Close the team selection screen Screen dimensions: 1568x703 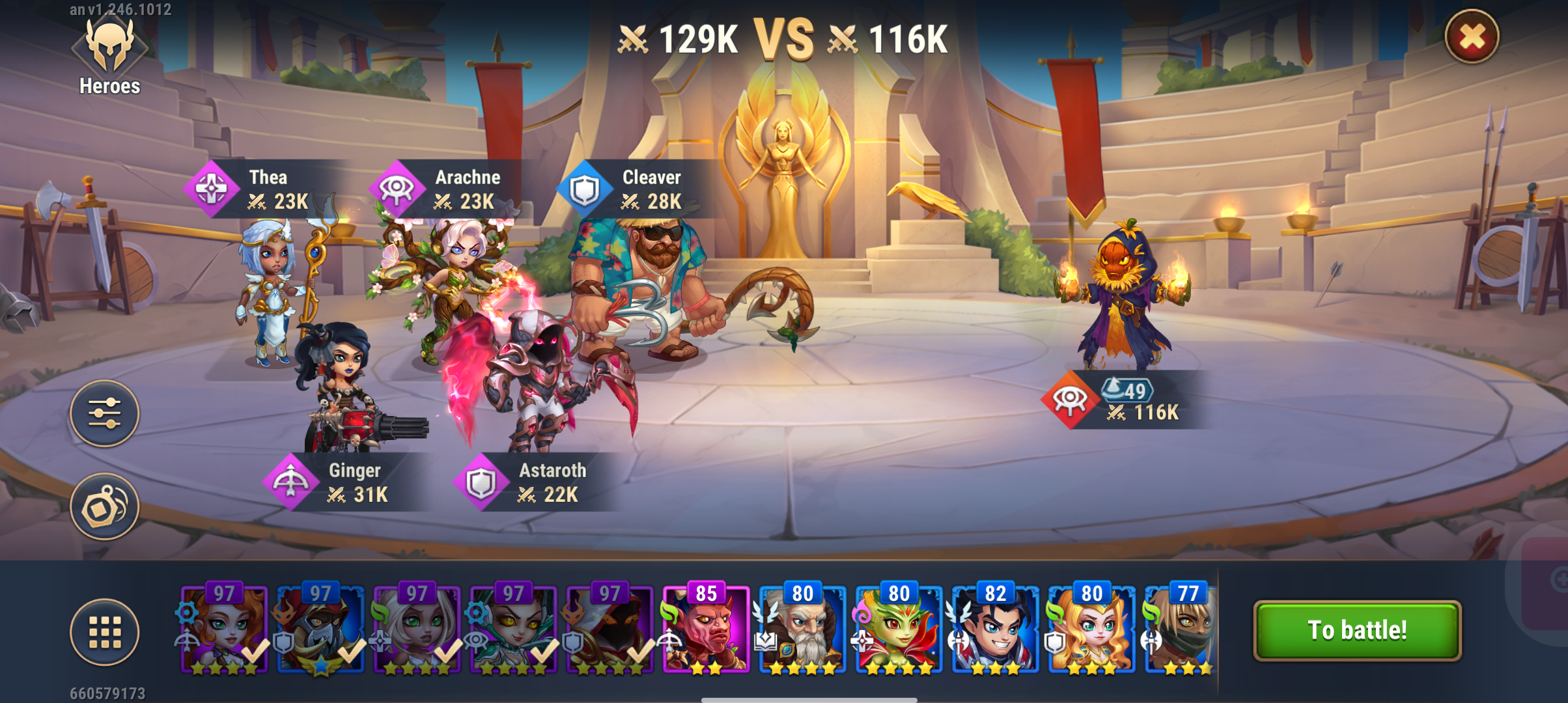[1472, 37]
